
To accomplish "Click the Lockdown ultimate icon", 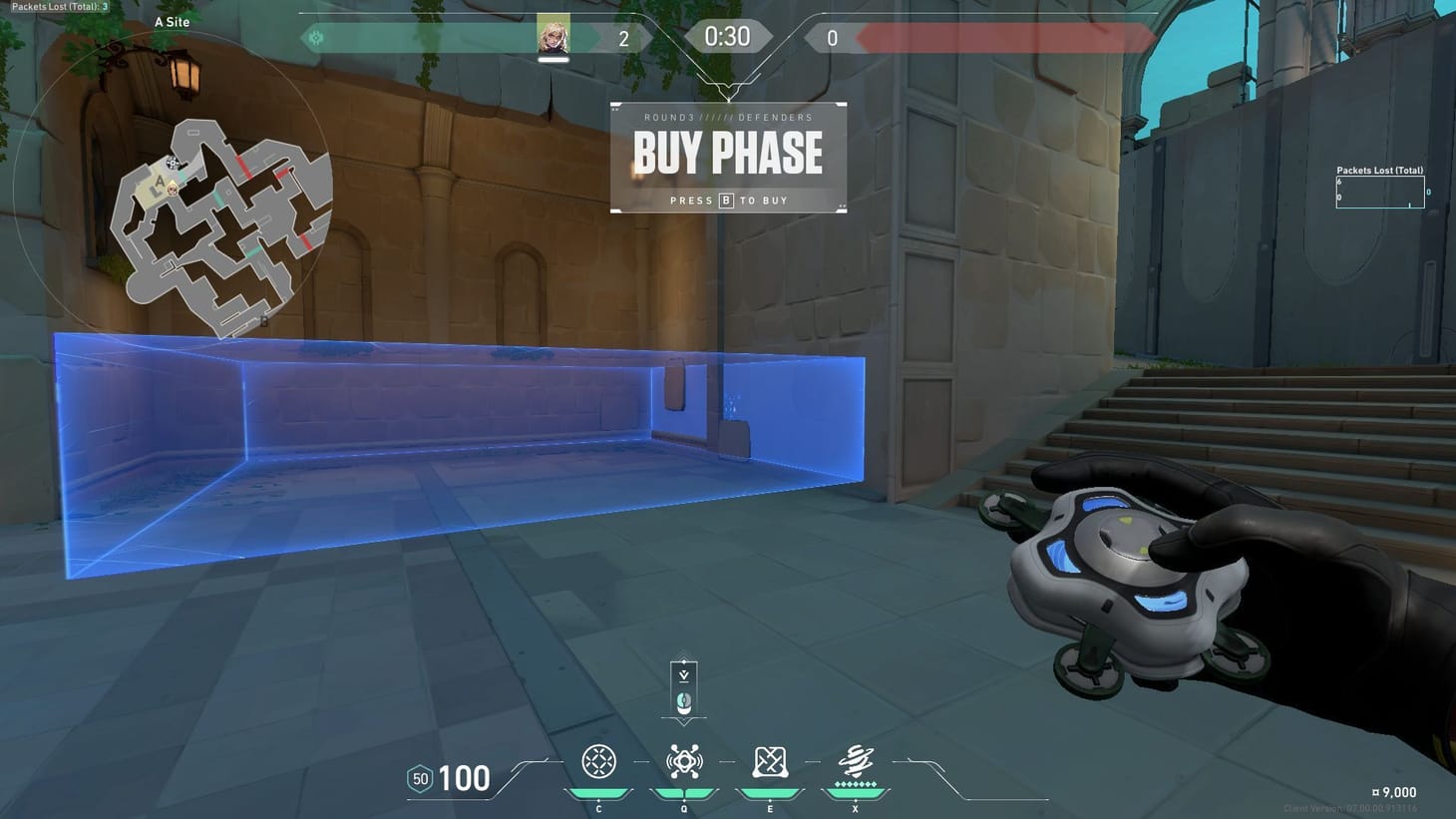I will pos(855,761).
